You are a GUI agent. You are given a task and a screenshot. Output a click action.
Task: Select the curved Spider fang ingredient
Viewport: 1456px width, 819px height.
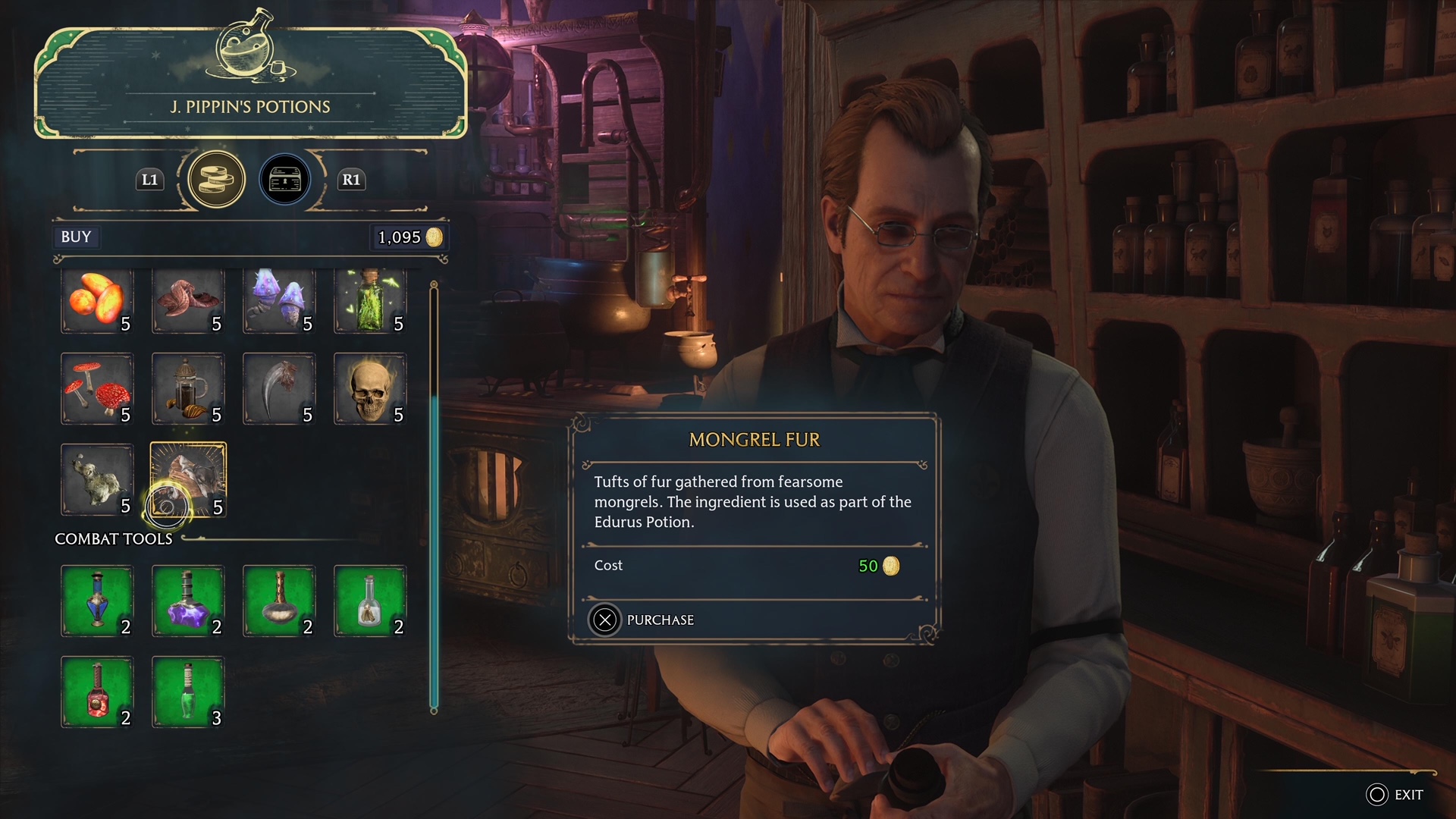click(279, 389)
